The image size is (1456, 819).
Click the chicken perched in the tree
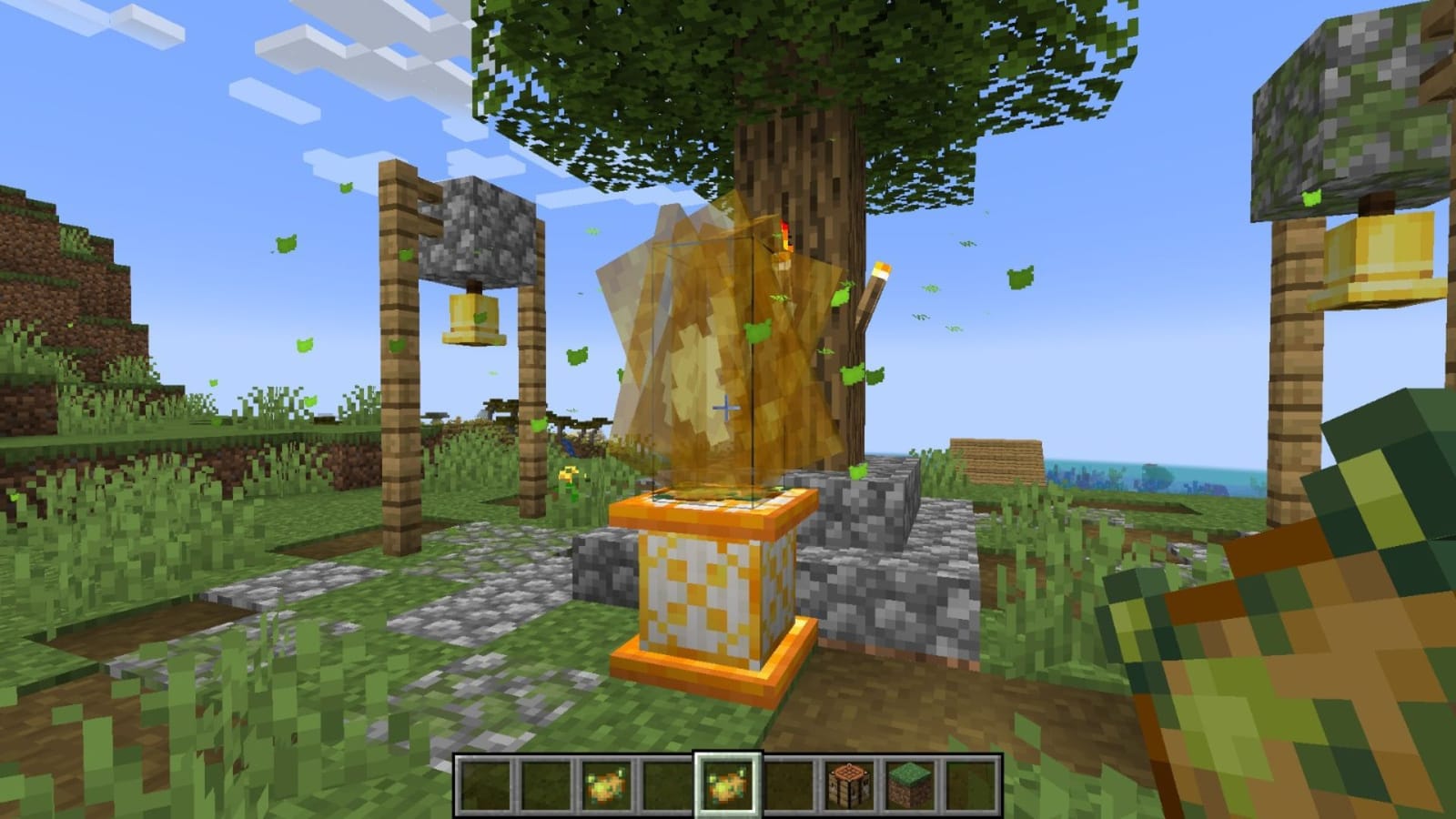pos(783,241)
